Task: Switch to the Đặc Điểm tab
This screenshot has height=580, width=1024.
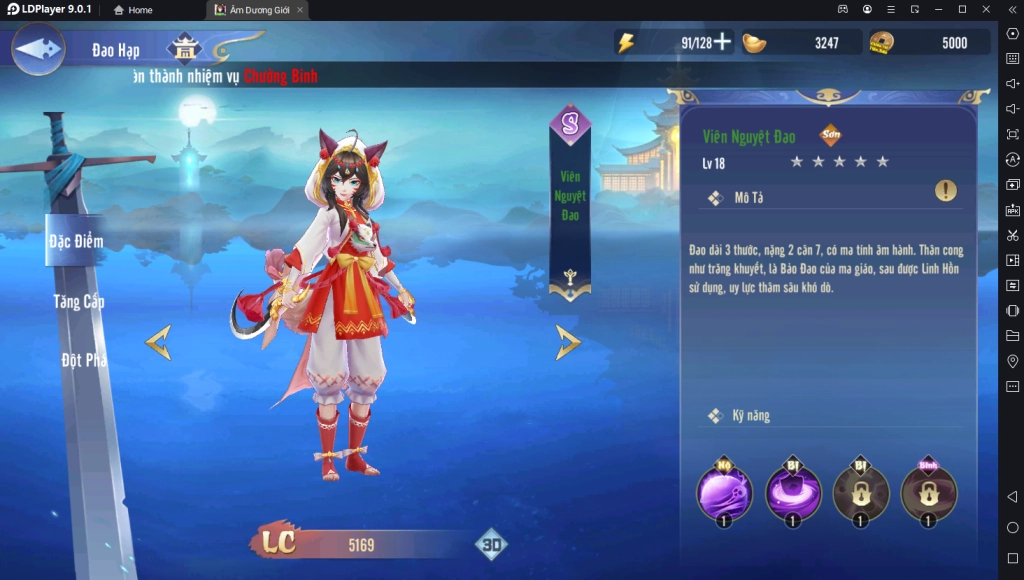Action: point(76,241)
